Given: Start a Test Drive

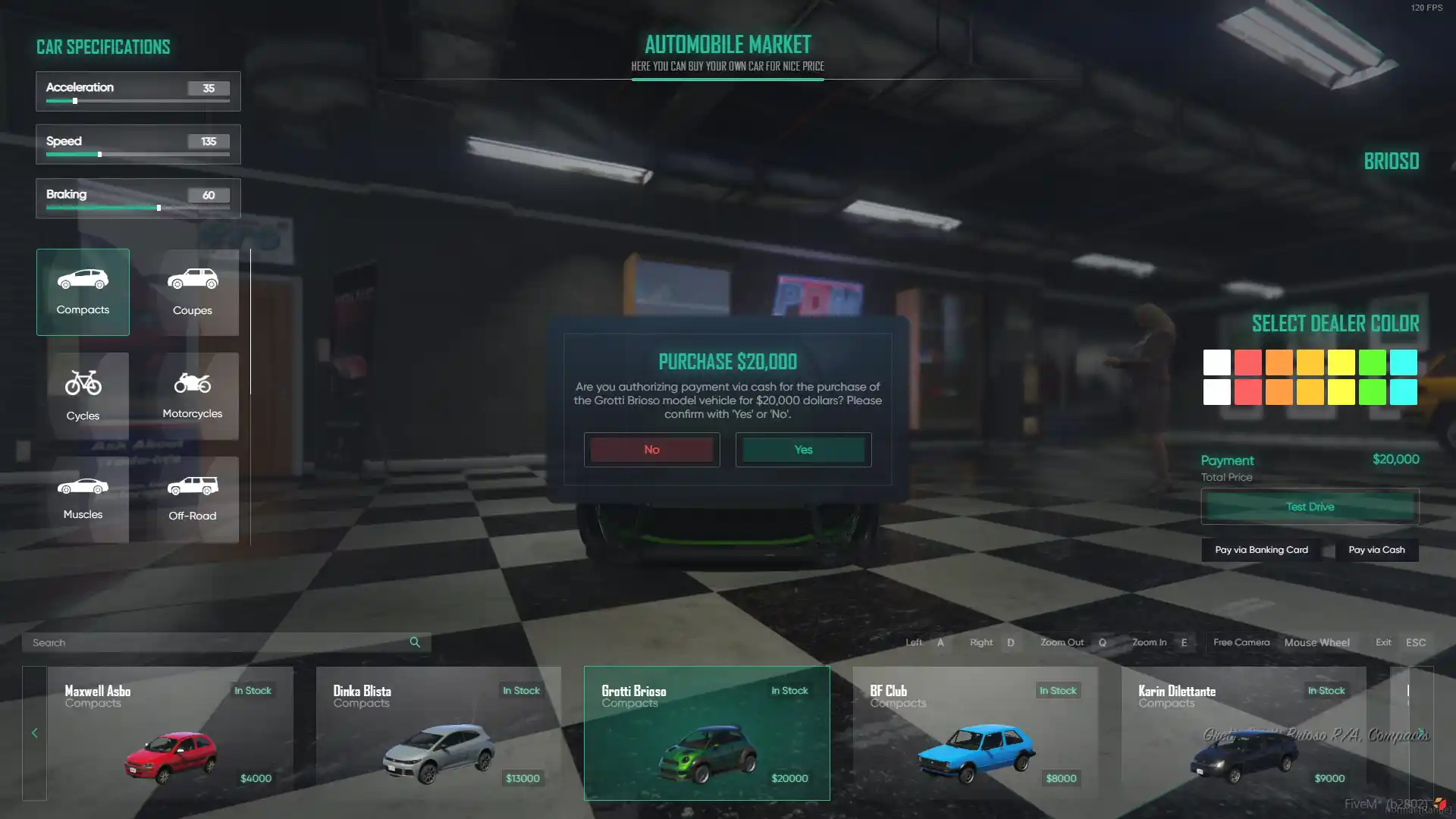Looking at the screenshot, I should pos(1310,507).
